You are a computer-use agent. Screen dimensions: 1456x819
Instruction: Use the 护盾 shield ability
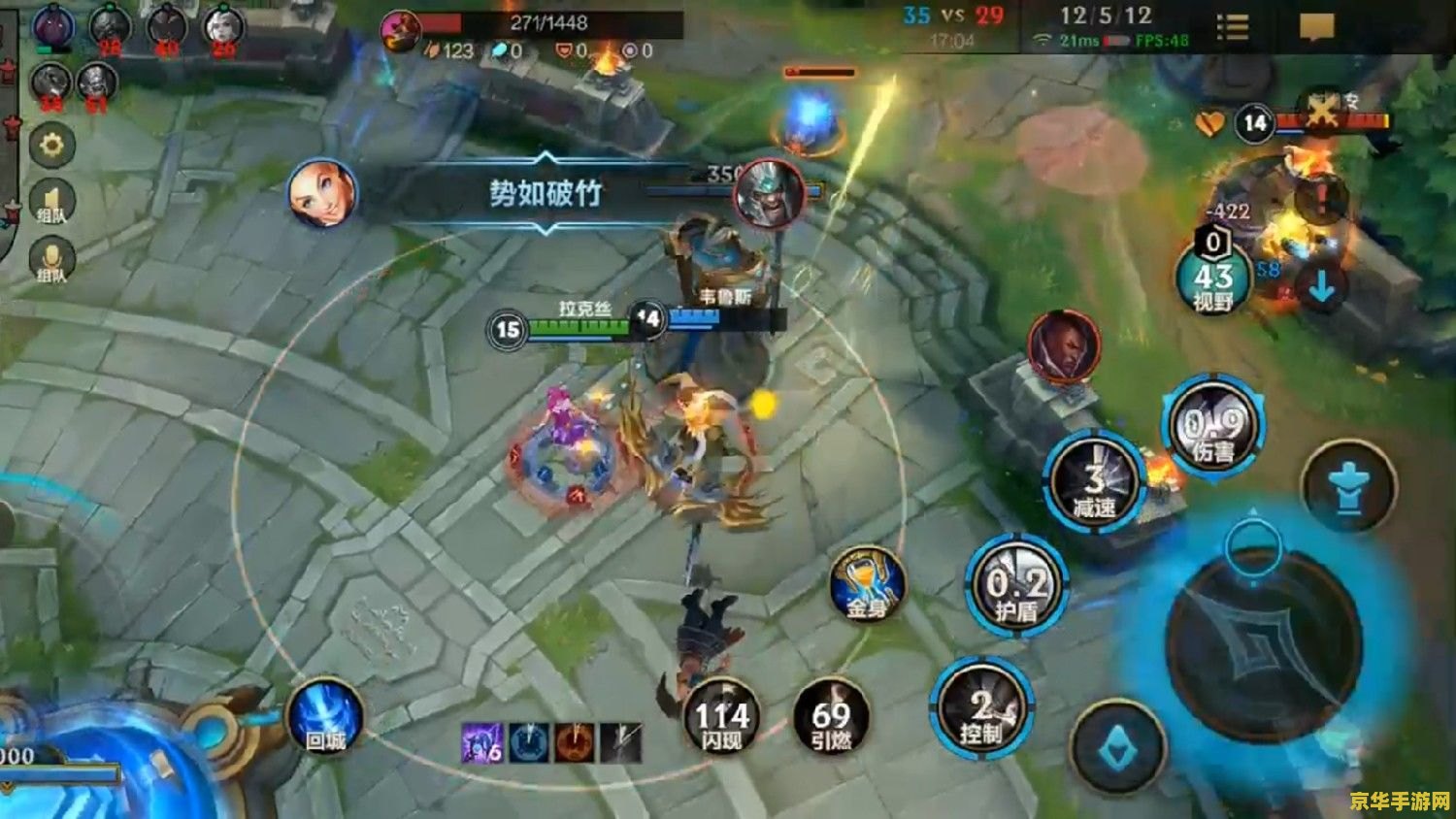pyautogui.click(x=1016, y=587)
